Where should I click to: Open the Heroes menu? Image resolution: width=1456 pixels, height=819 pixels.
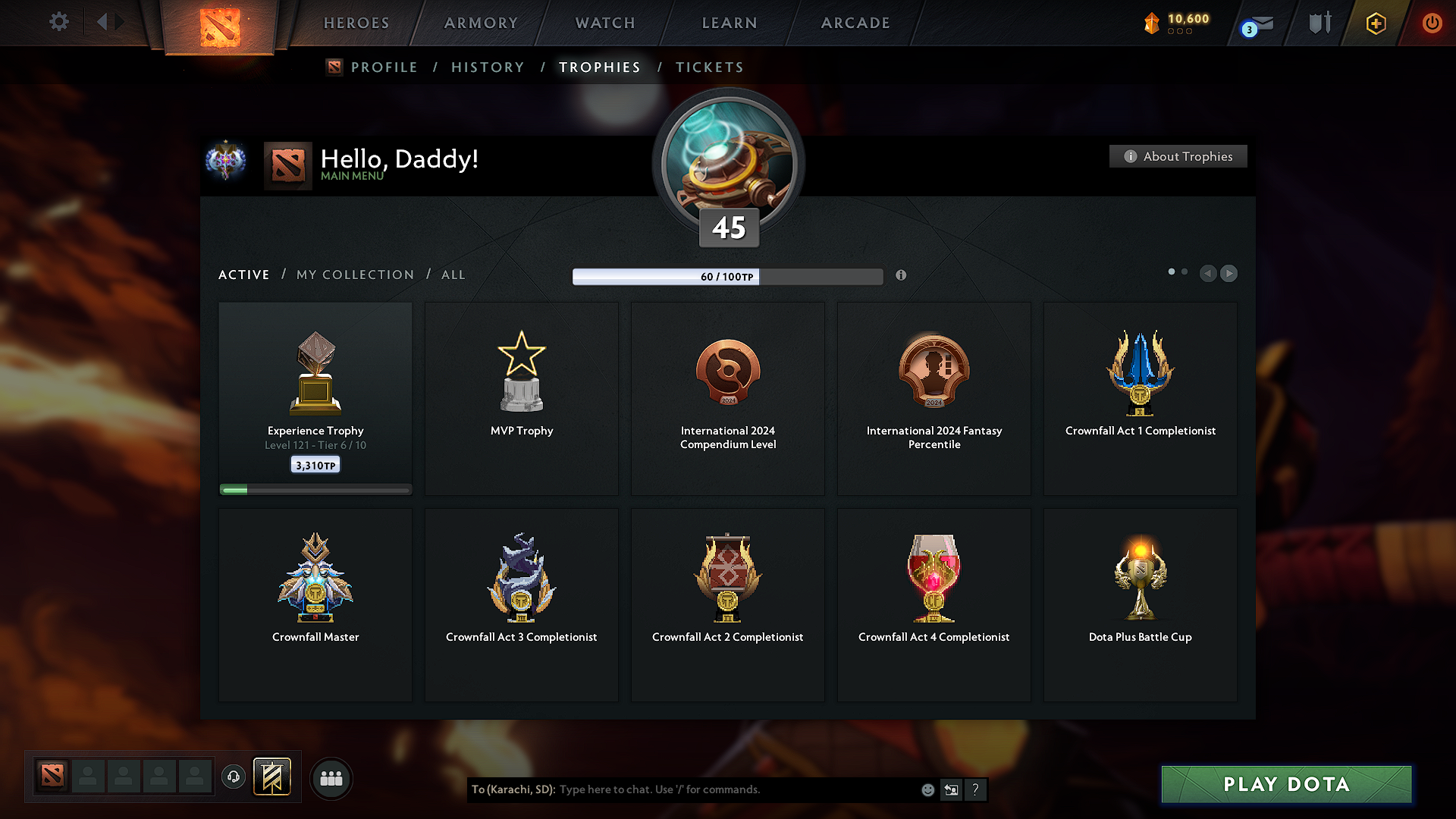(356, 23)
